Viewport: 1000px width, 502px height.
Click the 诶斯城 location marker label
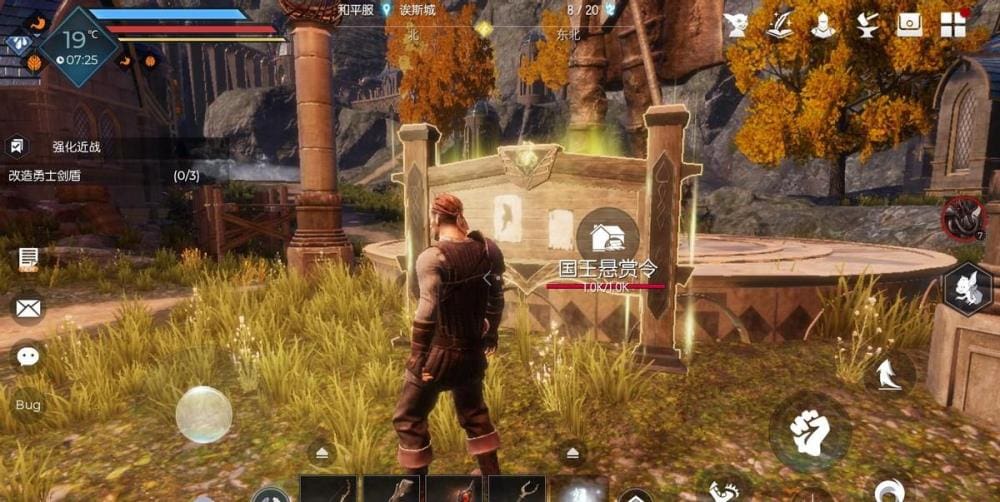click(417, 9)
